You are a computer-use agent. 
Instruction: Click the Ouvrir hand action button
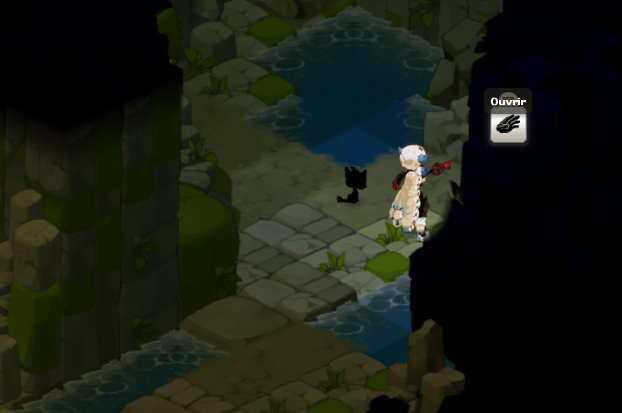pyautogui.click(x=508, y=127)
